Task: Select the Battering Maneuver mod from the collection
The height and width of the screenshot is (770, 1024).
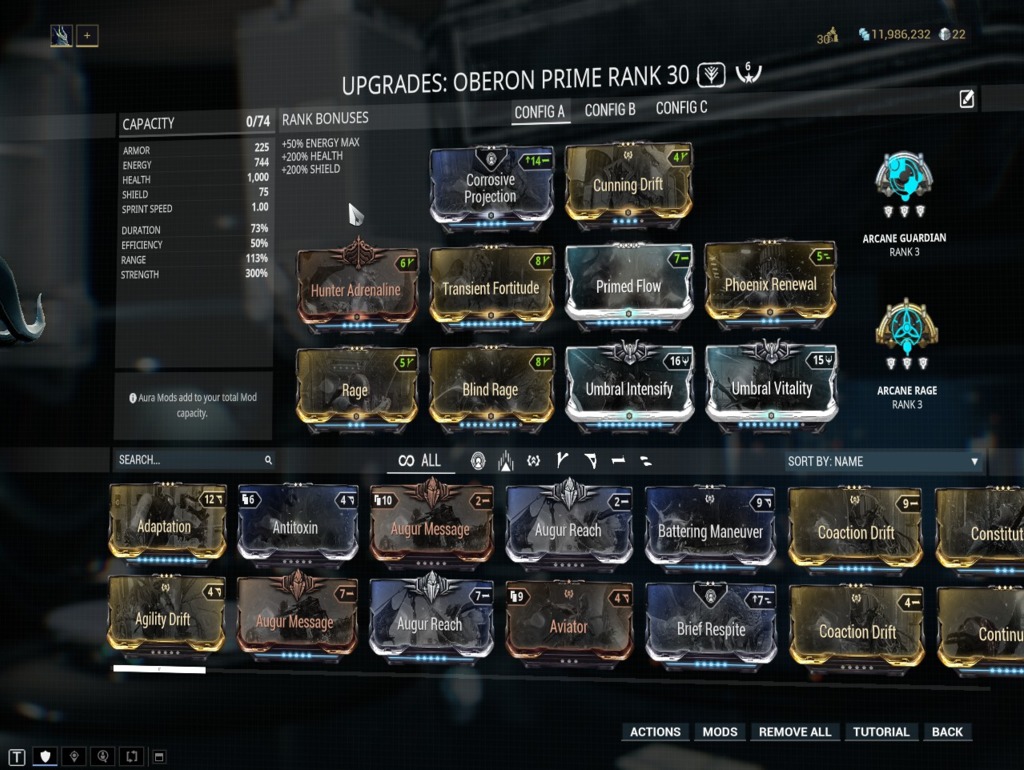Action: tap(710, 531)
